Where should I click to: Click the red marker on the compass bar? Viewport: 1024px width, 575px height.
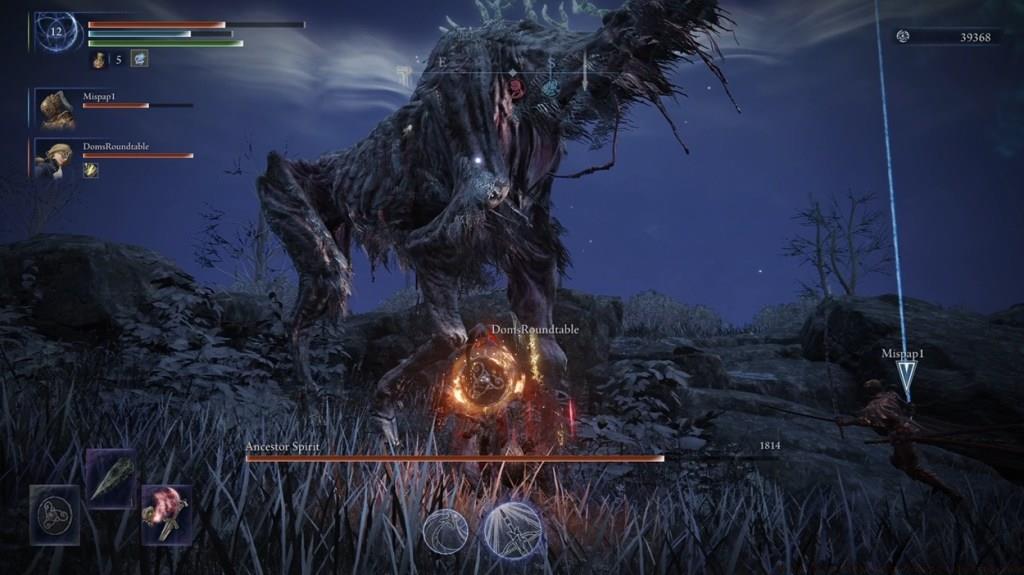pos(517,88)
